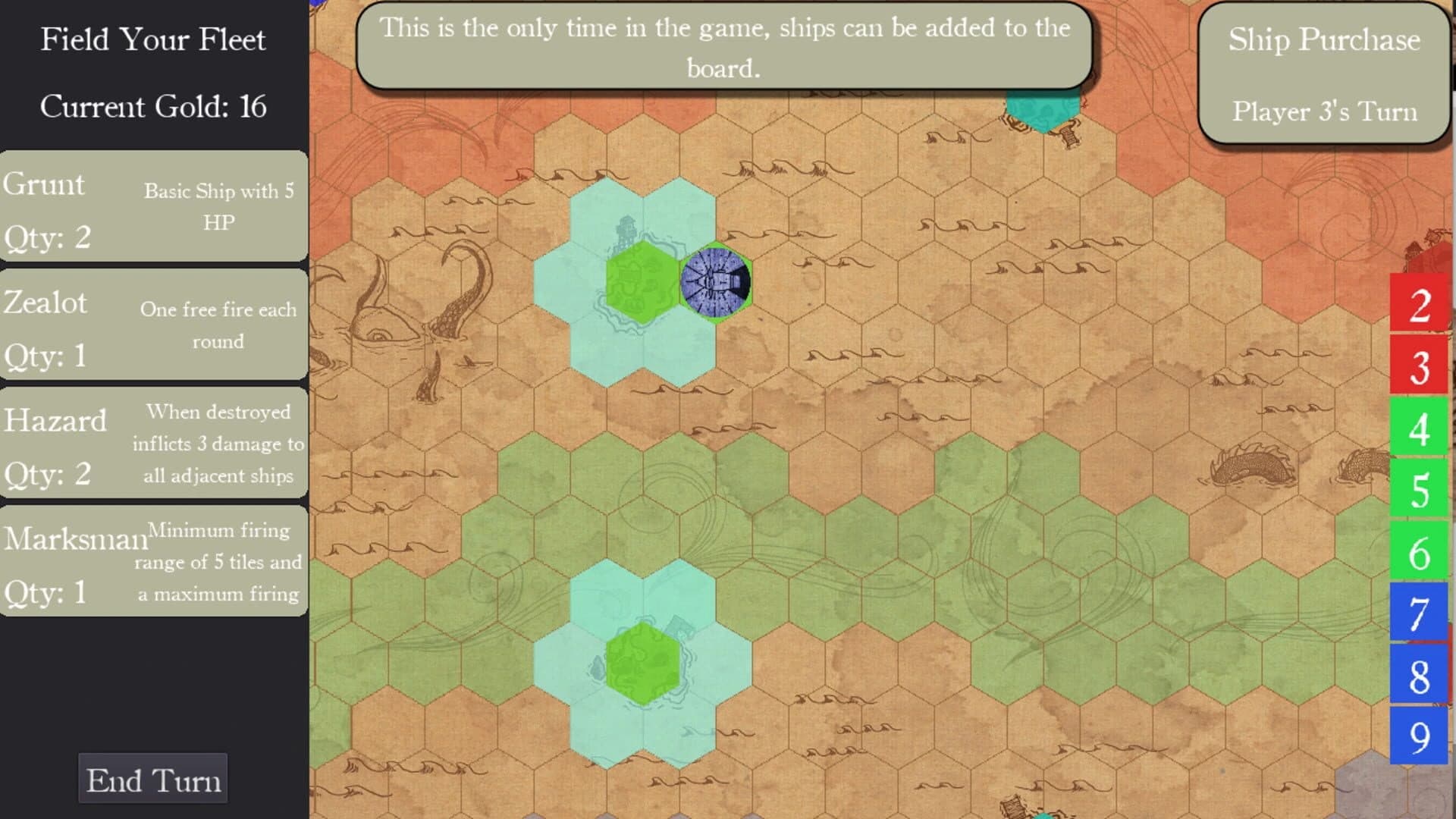Click the teal ship tile at top right

(x=1044, y=106)
